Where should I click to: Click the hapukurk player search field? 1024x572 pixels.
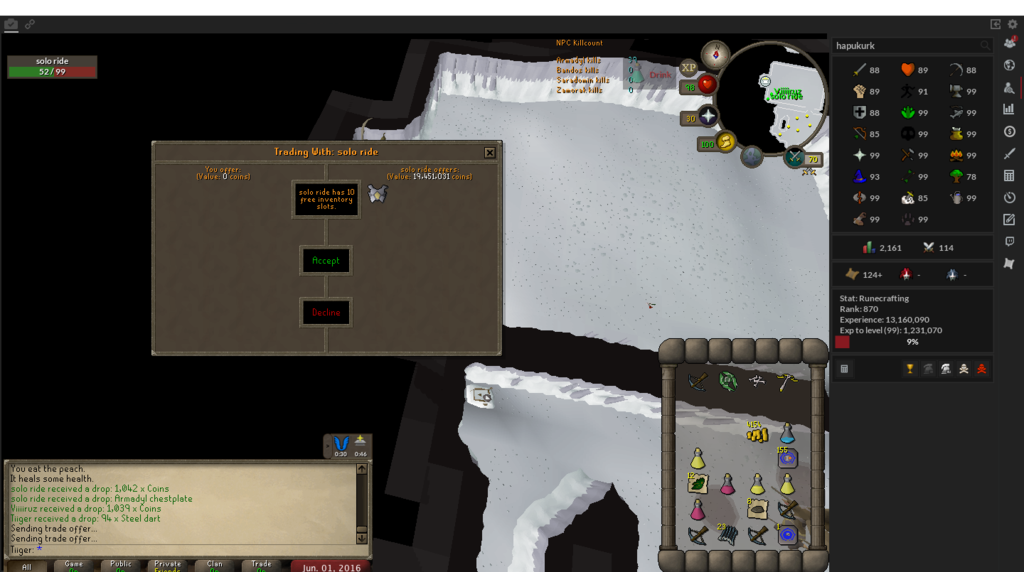click(906, 45)
